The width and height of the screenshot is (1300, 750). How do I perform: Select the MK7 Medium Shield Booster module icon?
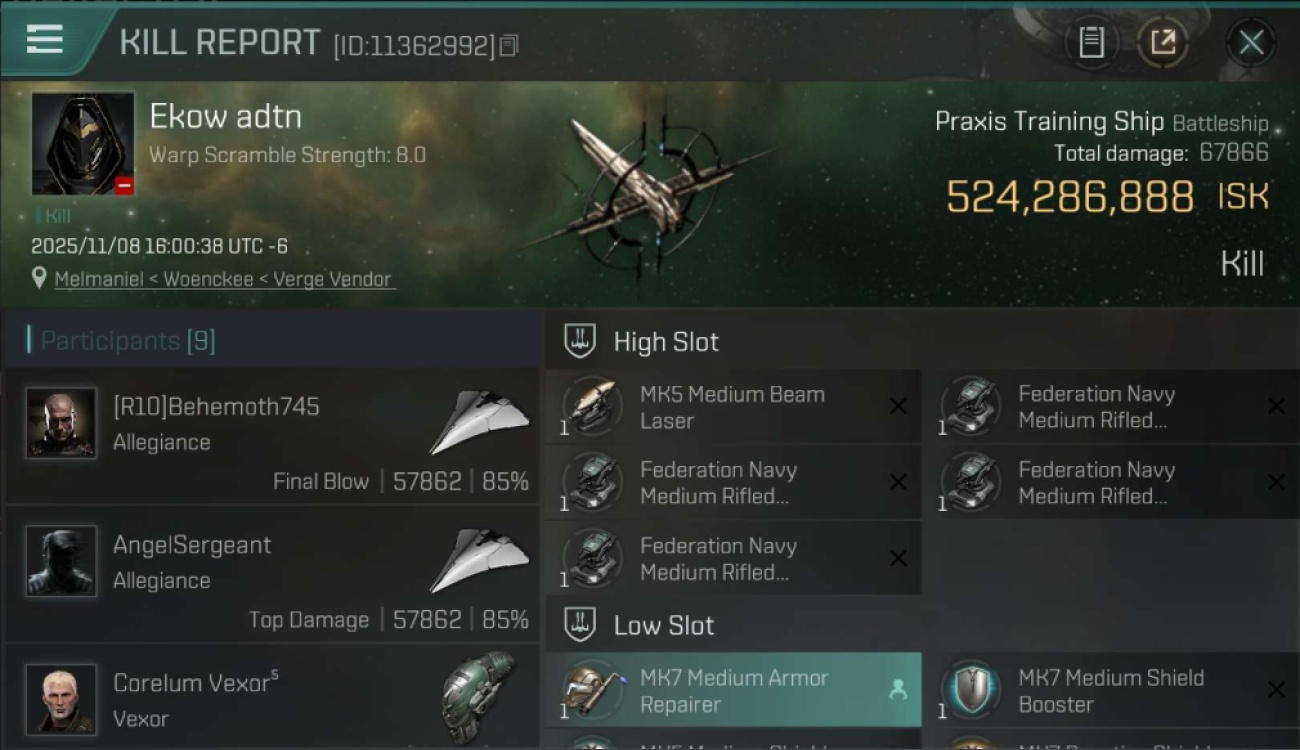pyautogui.click(x=971, y=690)
